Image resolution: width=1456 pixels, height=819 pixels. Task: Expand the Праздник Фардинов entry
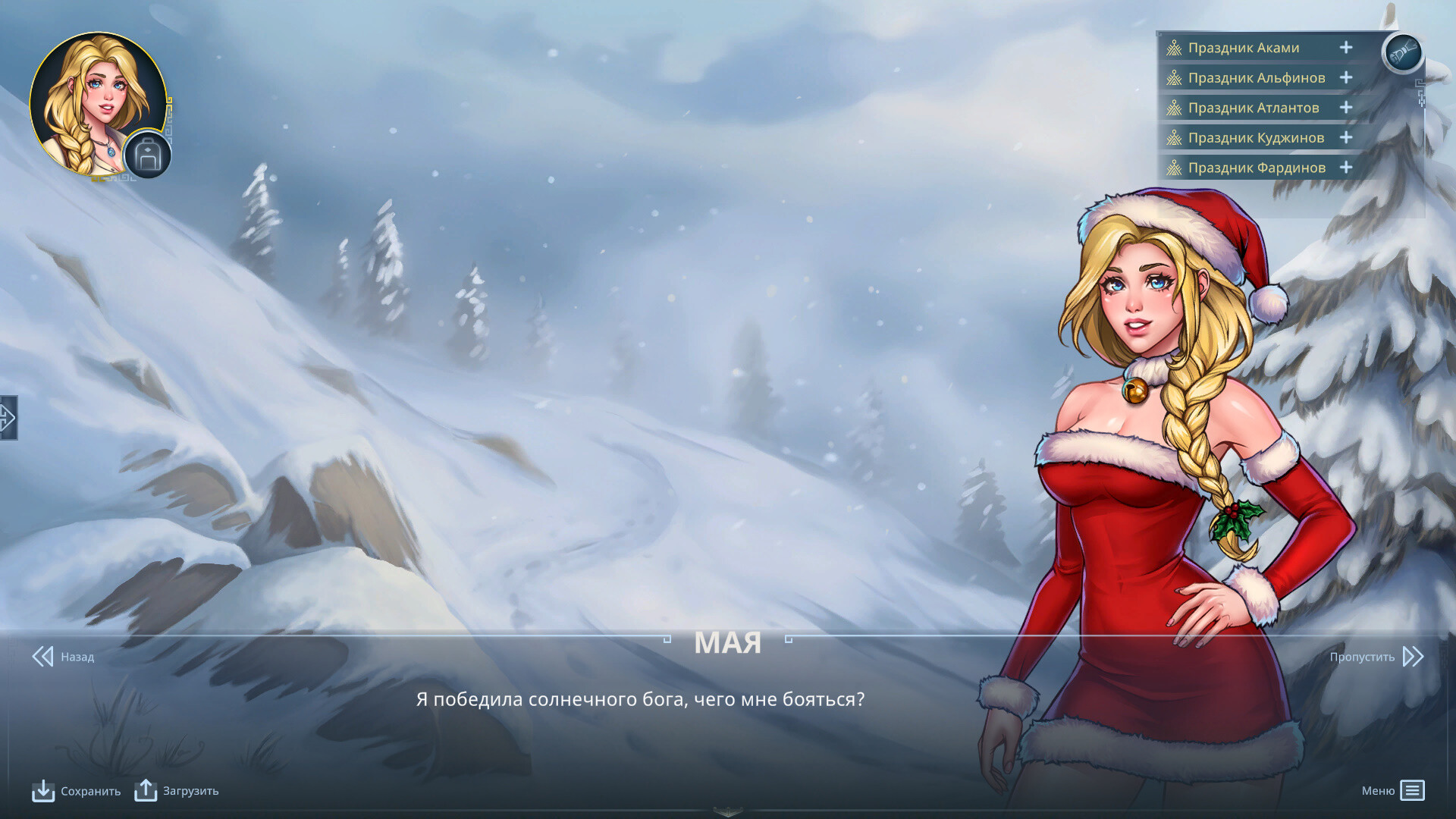pyautogui.click(x=1346, y=168)
